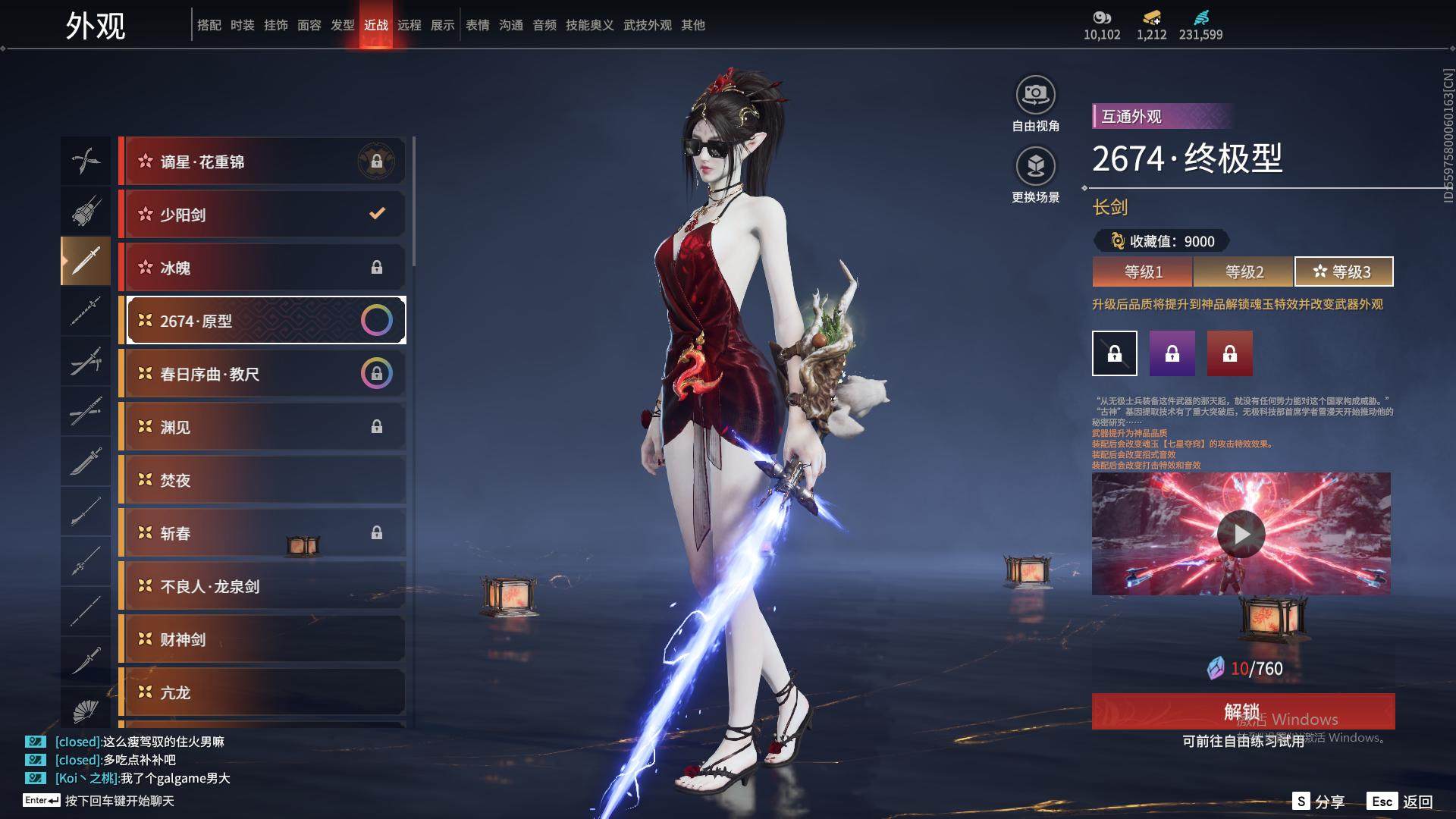Select the 财神剑 skin entry
Viewport: 1456px width, 819px height.
tap(262, 639)
